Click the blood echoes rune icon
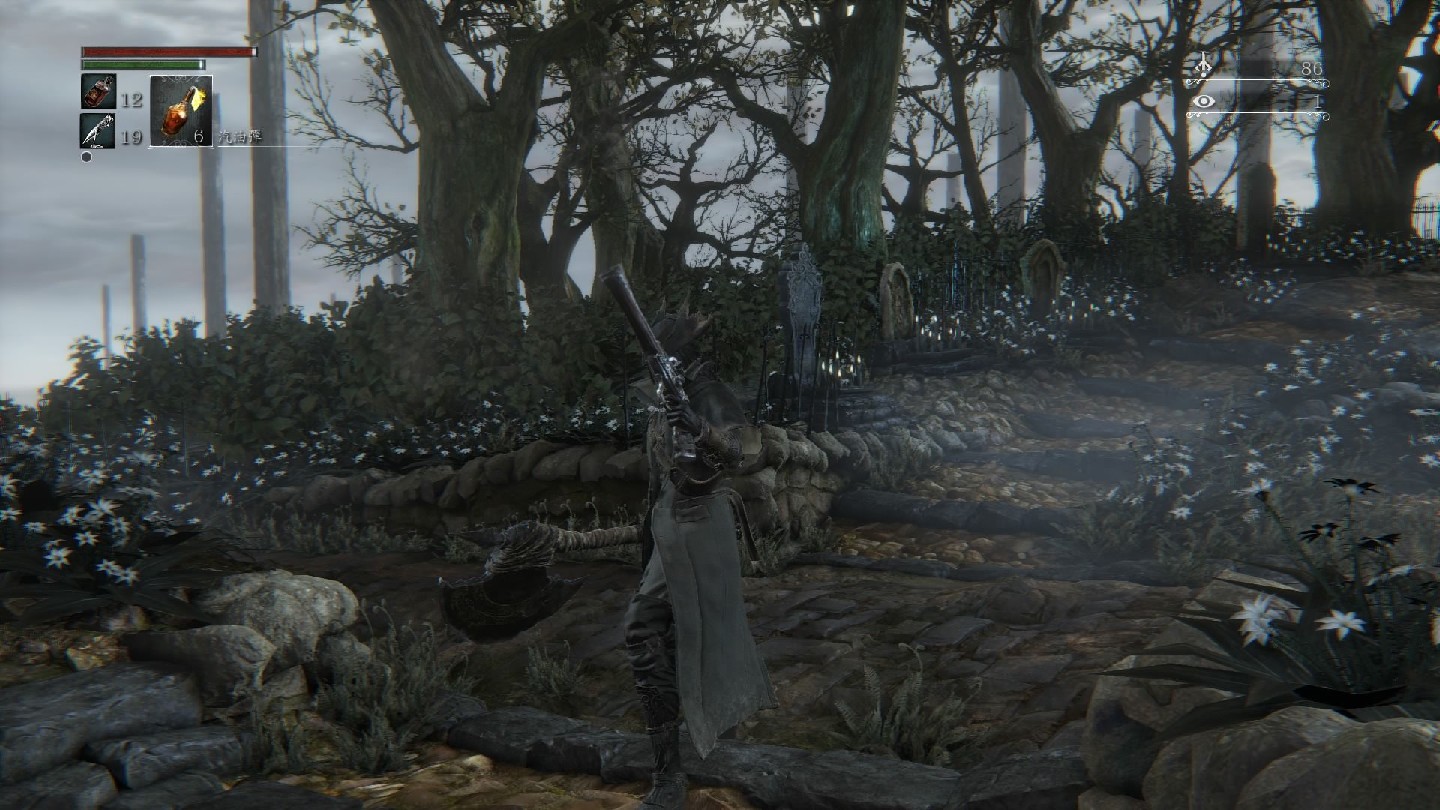Image resolution: width=1440 pixels, height=810 pixels. click(1203, 69)
